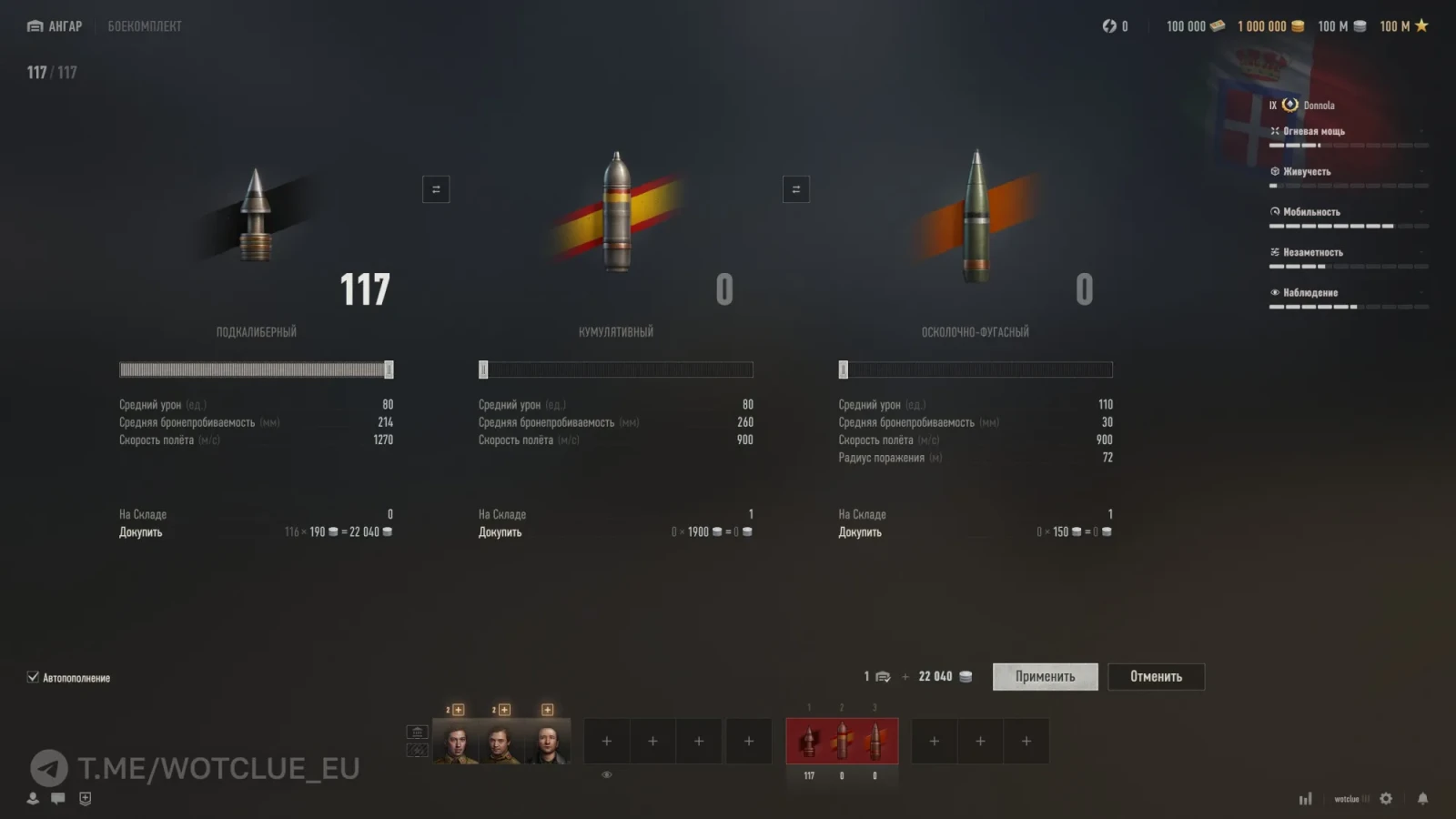
Task: Swap the Подкалиберный and Кумулятивный shell order
Action: (436, 189)
